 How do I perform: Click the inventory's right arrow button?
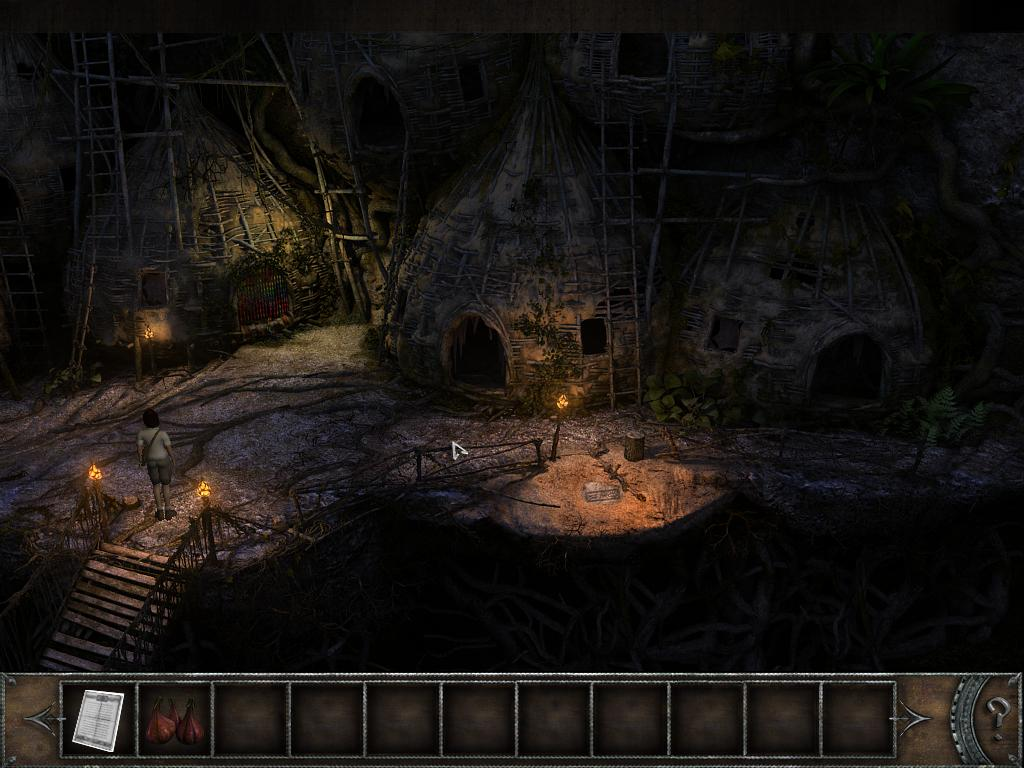(x=914, y=718)
